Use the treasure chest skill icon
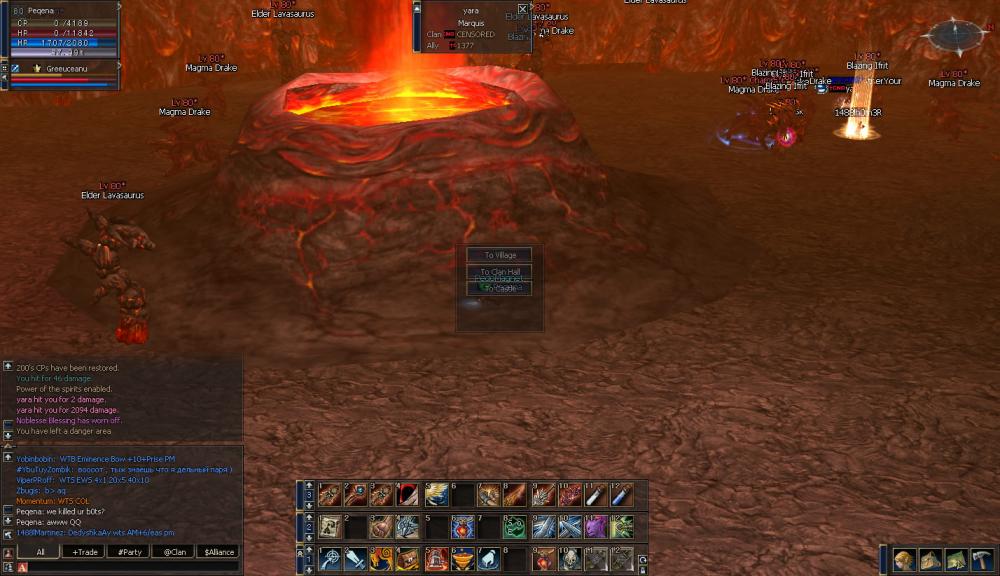Image resolution: width=1000 pixels, height=576 pixels. coord(408,559)
